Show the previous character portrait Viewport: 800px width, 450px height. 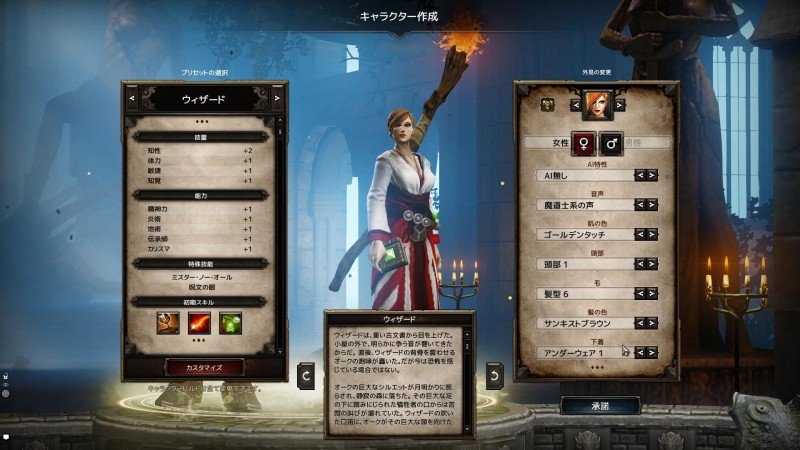click(575, 103)
